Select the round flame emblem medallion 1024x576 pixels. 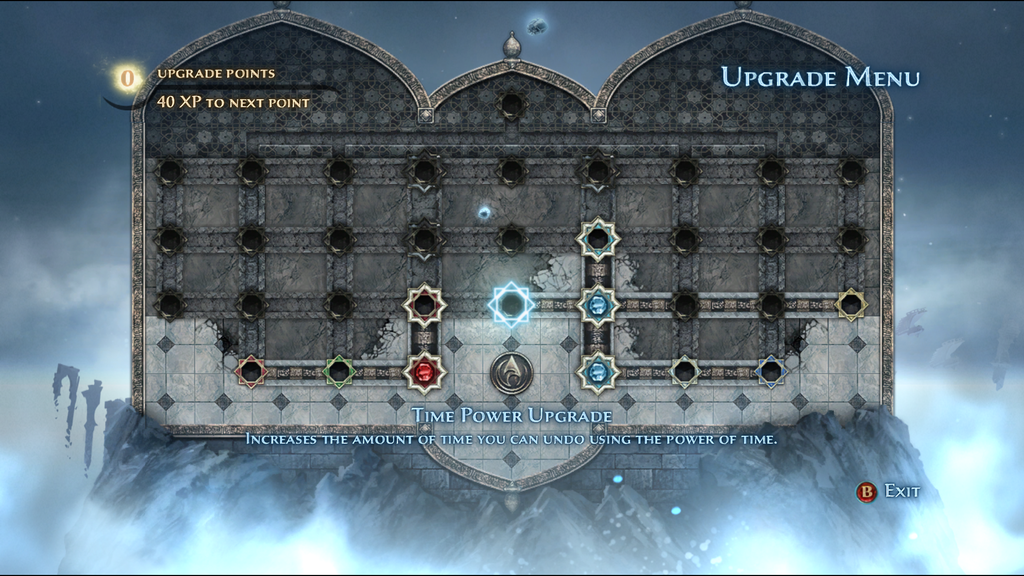(511, 373)
